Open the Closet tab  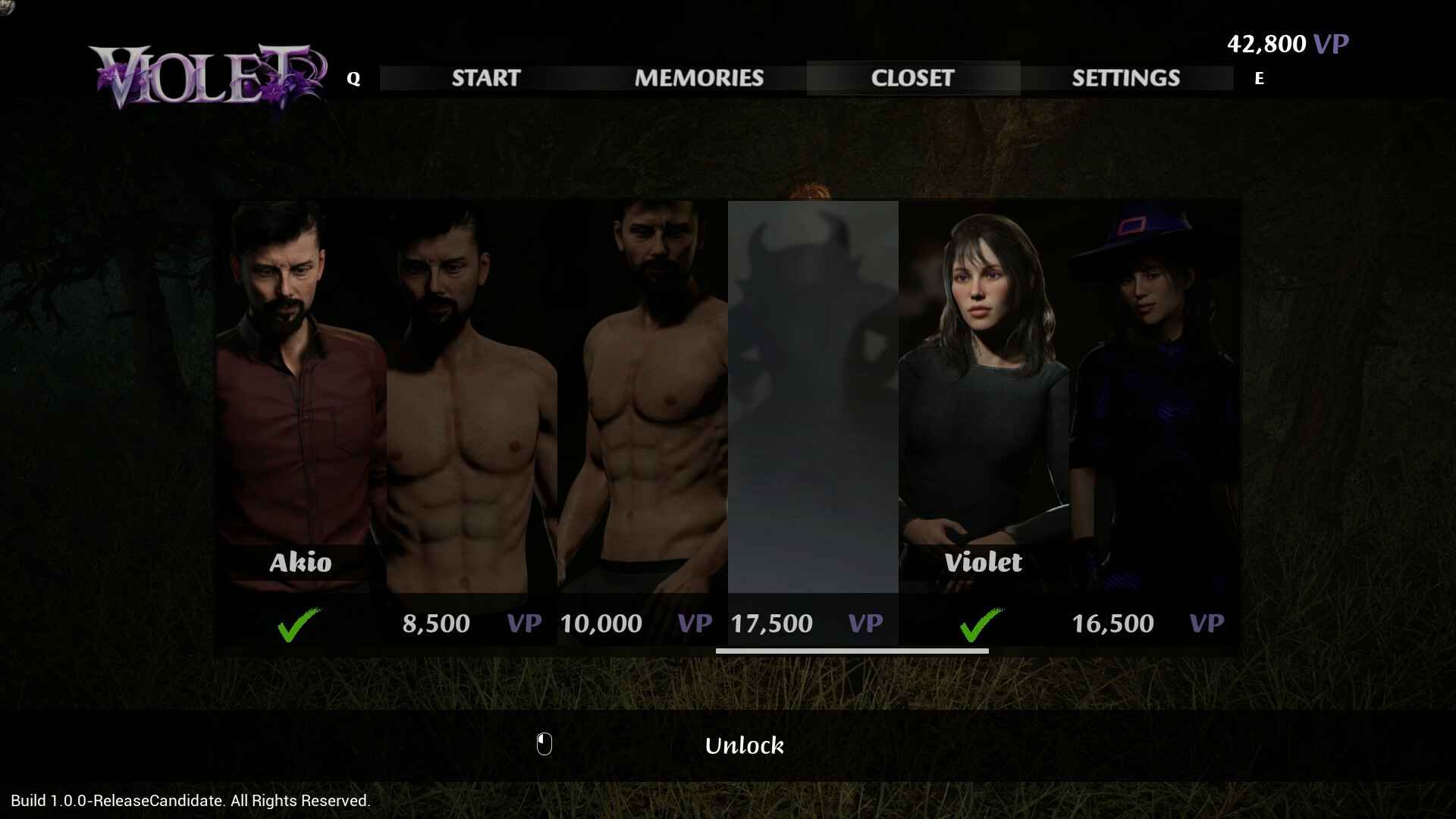click(912, 77)
